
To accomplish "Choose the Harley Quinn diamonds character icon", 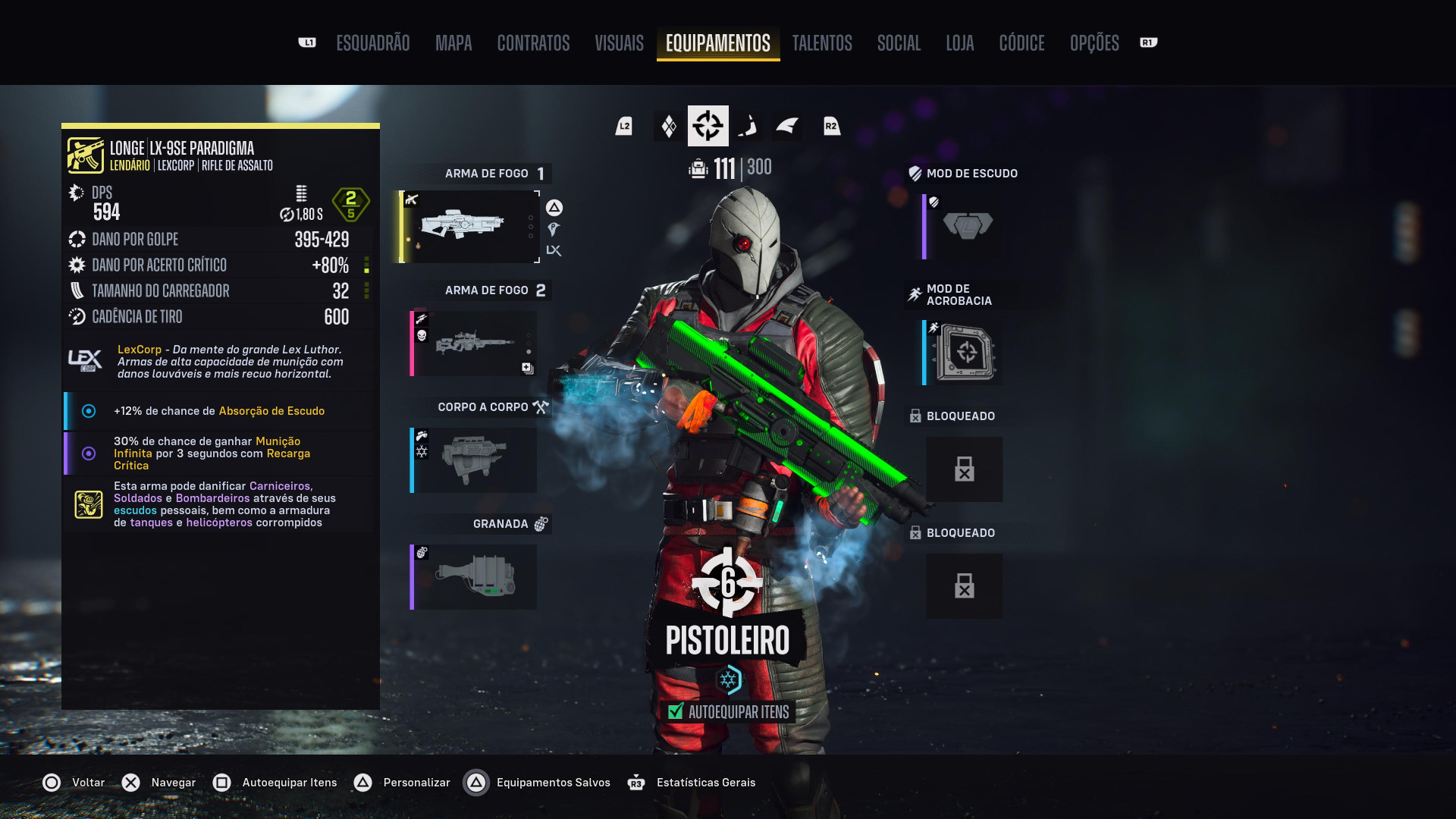I will pyautogui.click(x=669, y=126).
